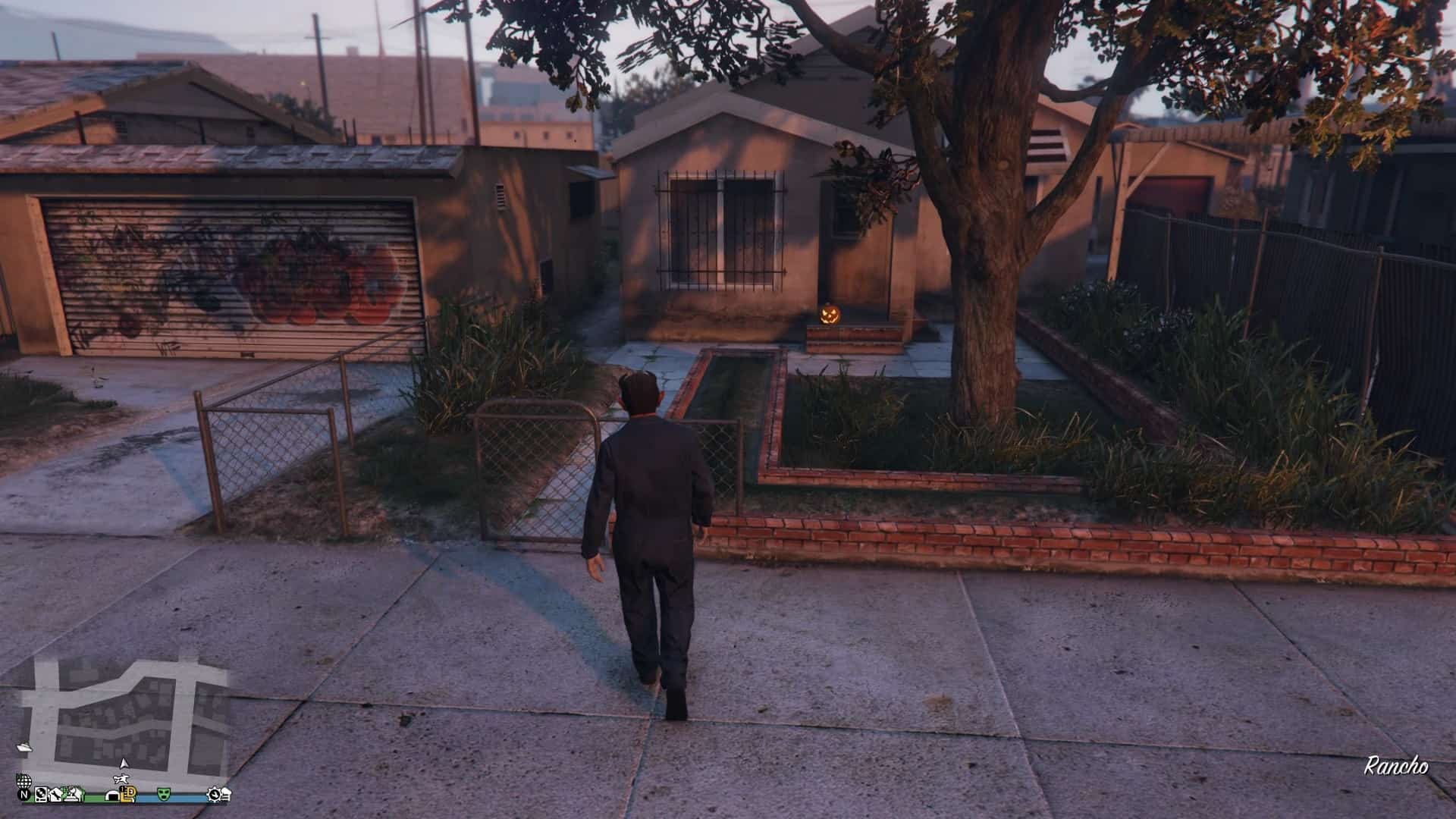The width and height of the screenshot is (1456, 819).
Task: Click the yacht blip on the minimap
Action: pyautogui.click(x=24, y=748)
